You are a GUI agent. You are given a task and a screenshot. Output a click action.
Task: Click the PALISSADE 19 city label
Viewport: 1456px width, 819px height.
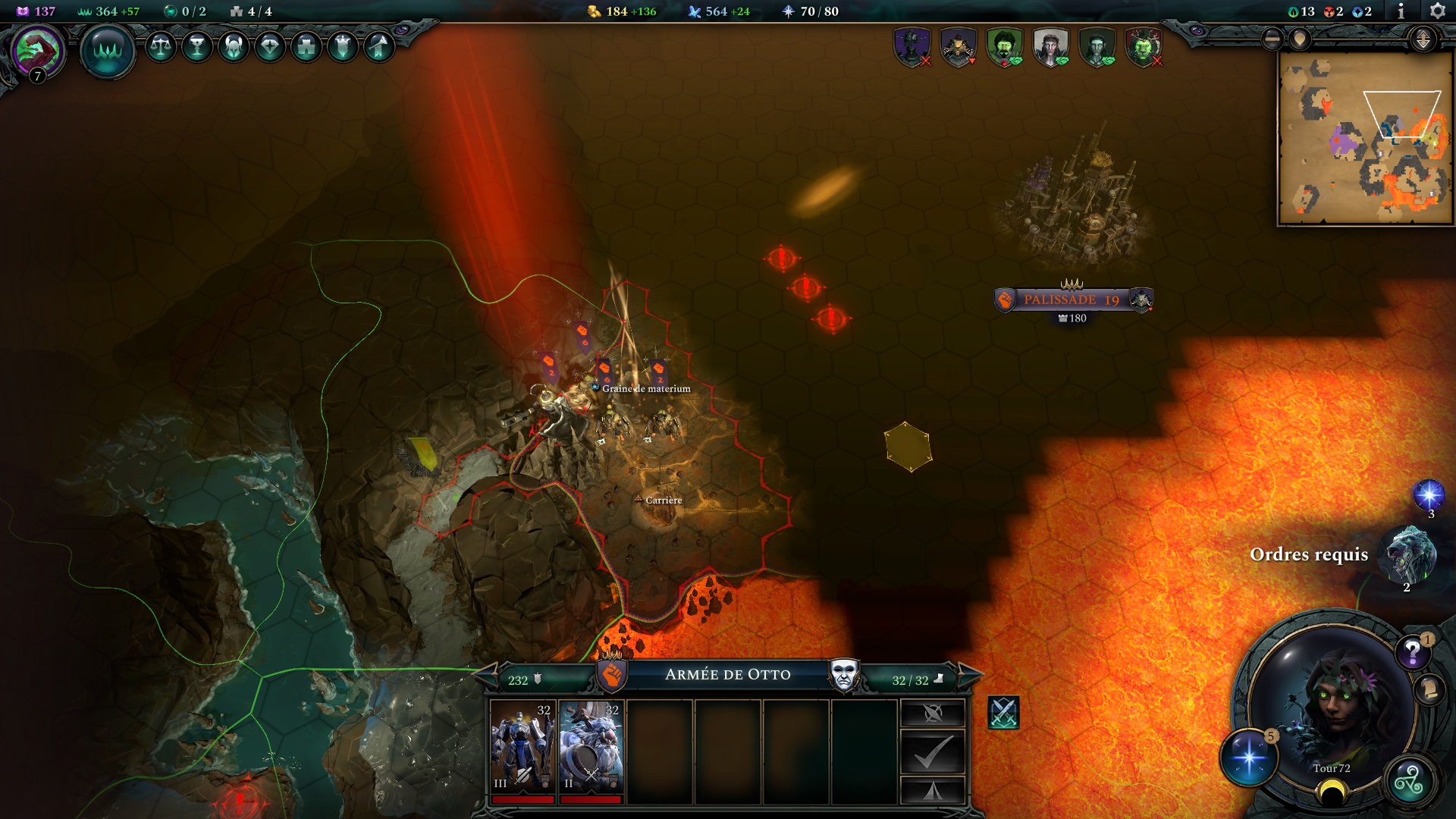1072,299
